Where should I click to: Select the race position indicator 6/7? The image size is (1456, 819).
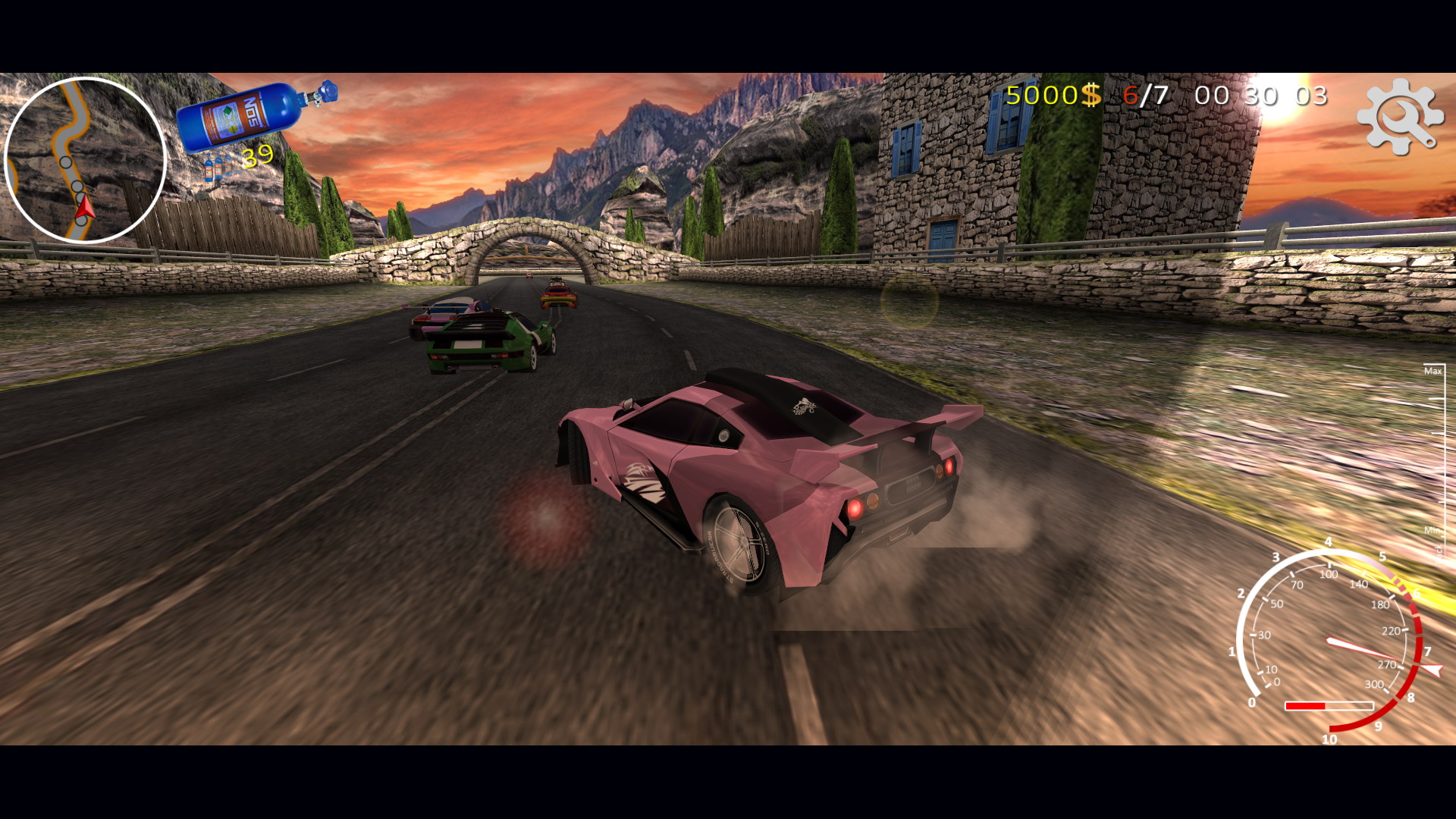coord(1145,96)
